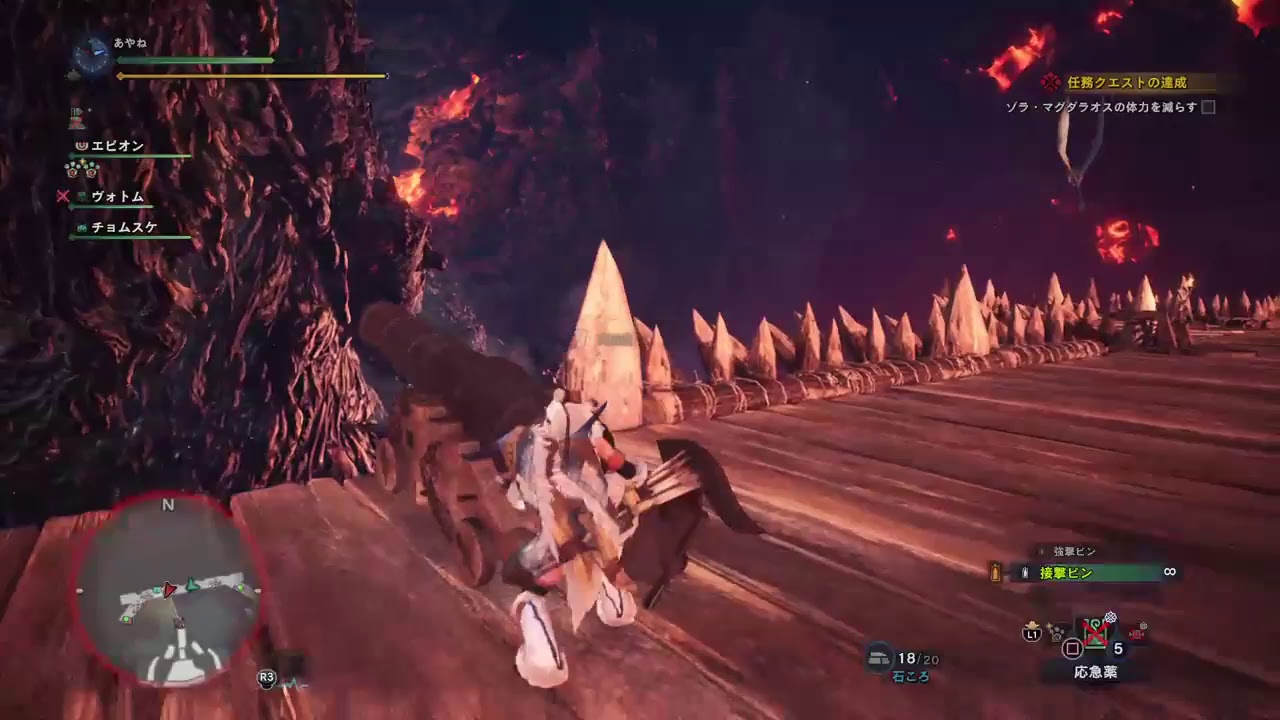Click the day/night clock icon
Screen dimensions: 1280x720
pos(90,55)
